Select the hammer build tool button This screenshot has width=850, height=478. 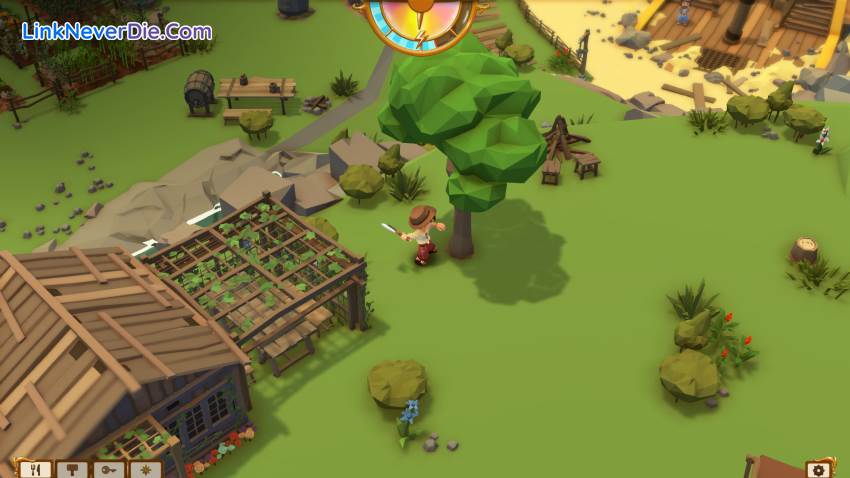[x=71, y=469]
